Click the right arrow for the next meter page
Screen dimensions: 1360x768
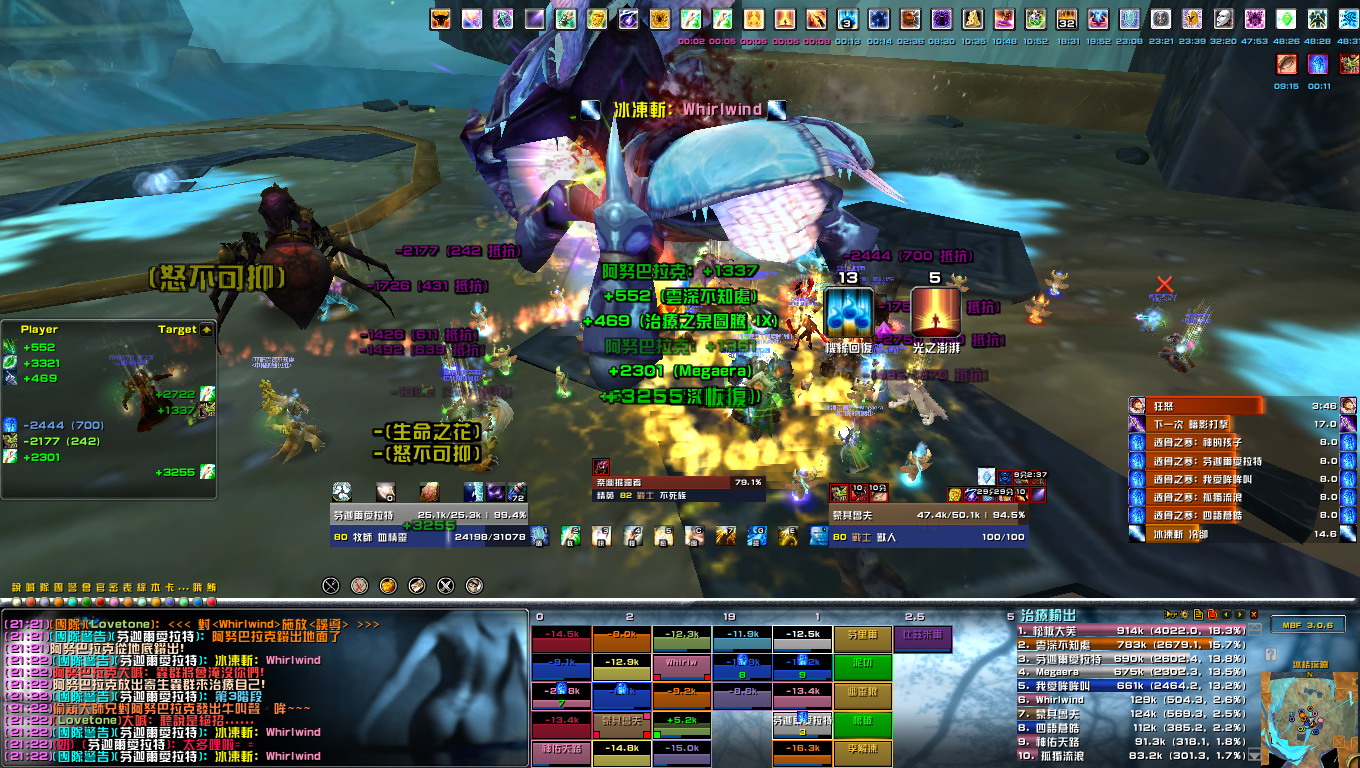1240,614
